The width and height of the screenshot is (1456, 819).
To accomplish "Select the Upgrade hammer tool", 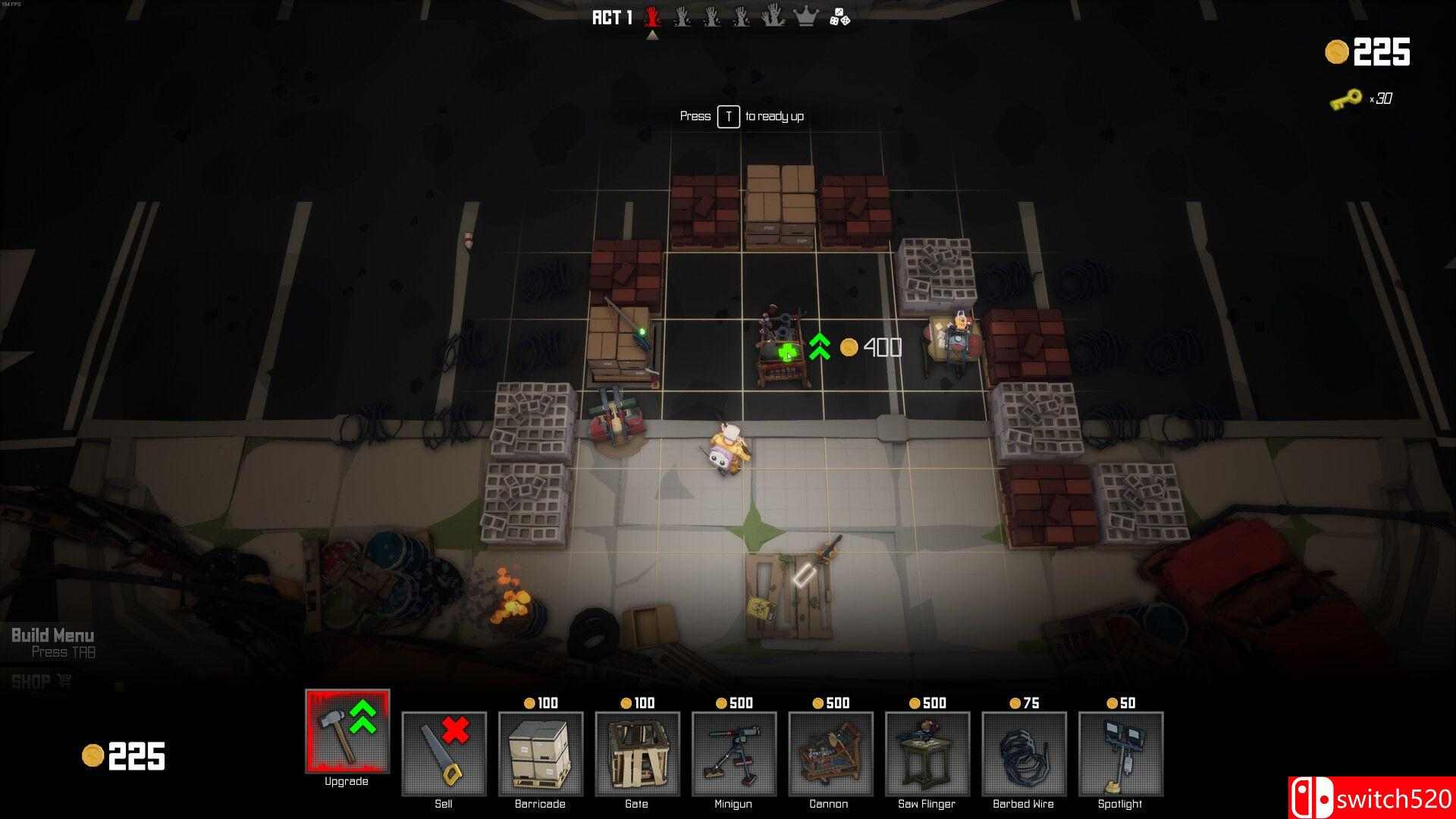I will point(347,732).
